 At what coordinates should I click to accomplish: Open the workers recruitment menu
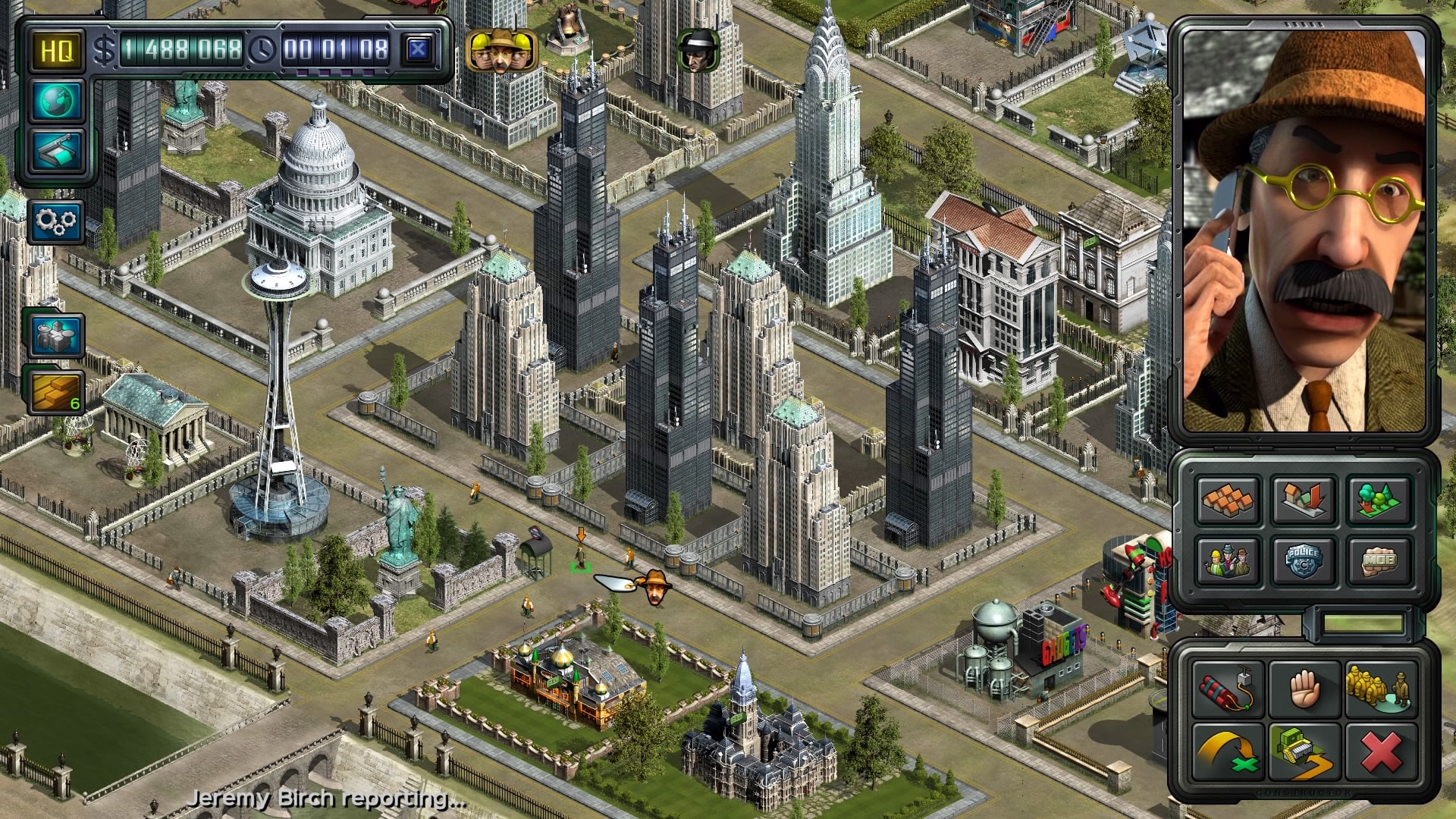[x=1228, y=561]
